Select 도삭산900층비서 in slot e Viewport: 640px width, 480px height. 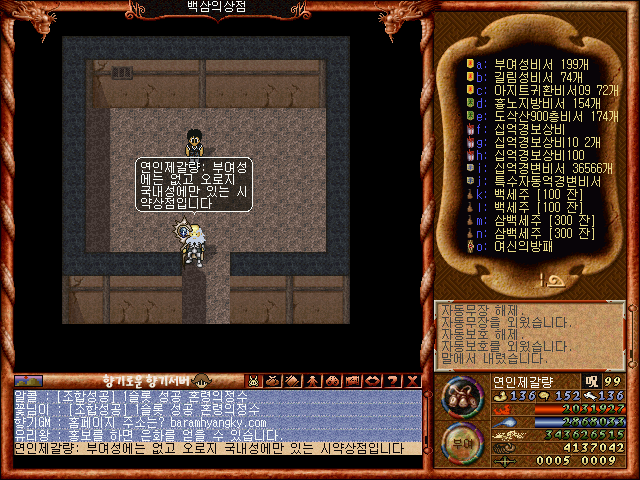546,117
